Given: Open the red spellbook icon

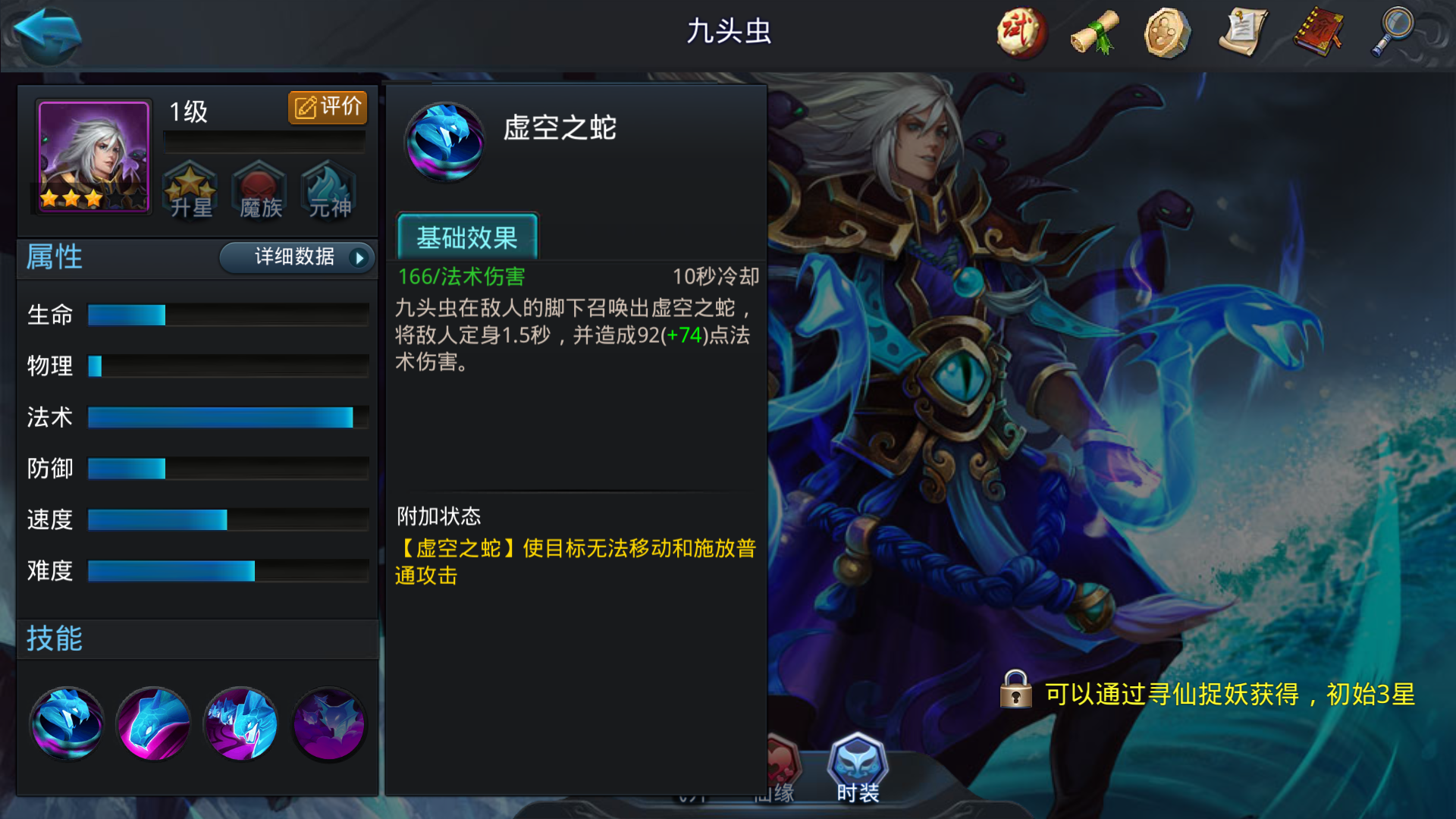Looking at the screenshot, I should pyautogui.click(x=1317, y=32).
